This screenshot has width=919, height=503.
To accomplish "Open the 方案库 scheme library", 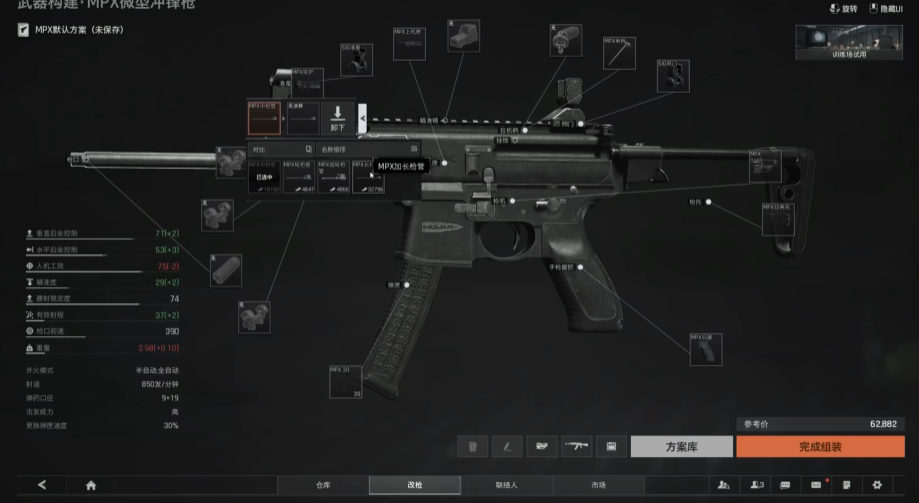I will pos(682,447).
